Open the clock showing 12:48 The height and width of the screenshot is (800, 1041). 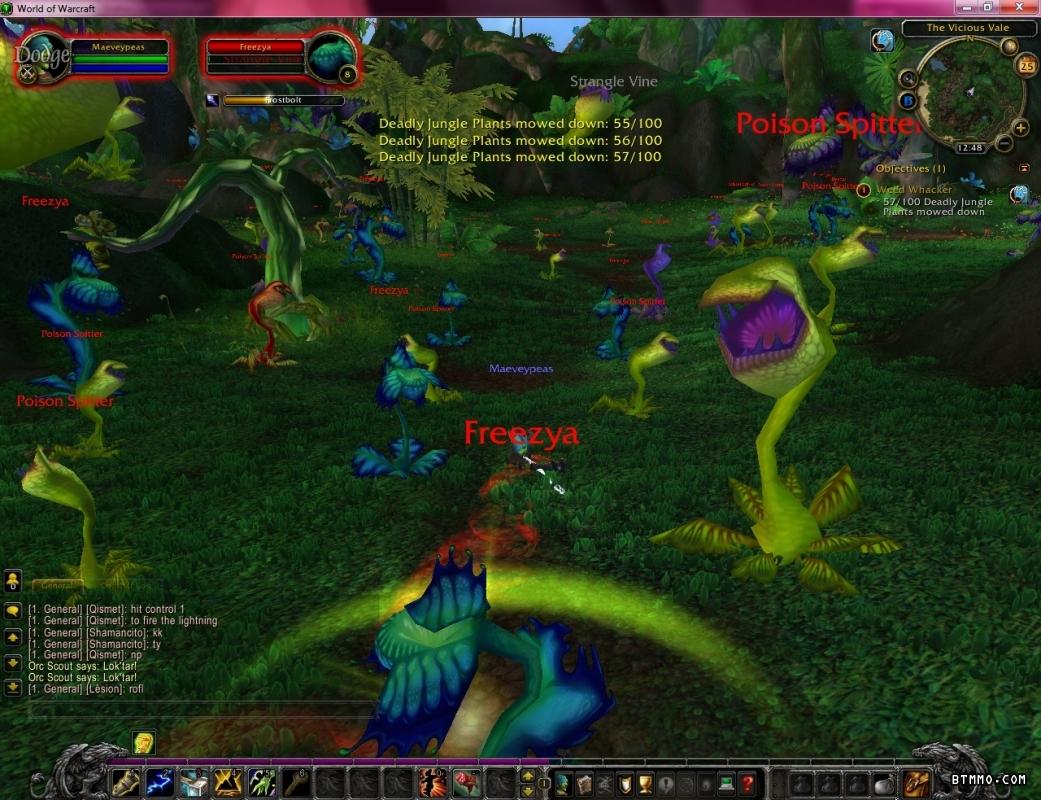968,147
